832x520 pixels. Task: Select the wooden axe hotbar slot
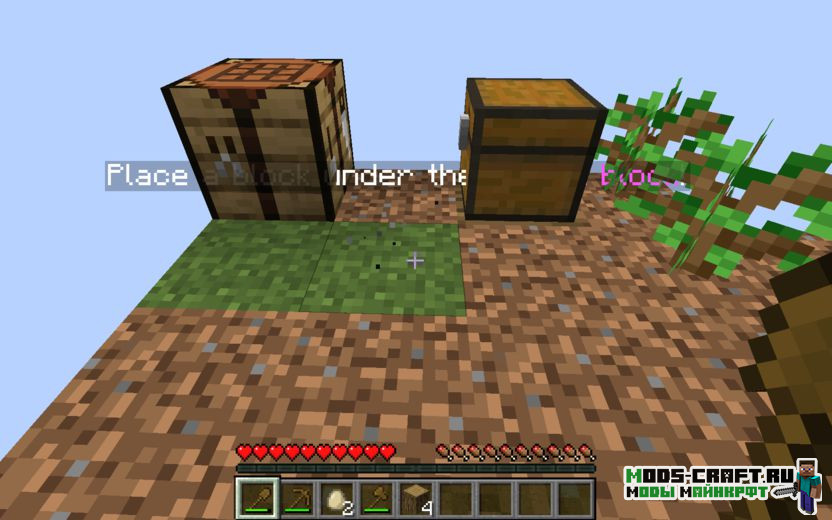pyautogui.click(x=376, y=497)
